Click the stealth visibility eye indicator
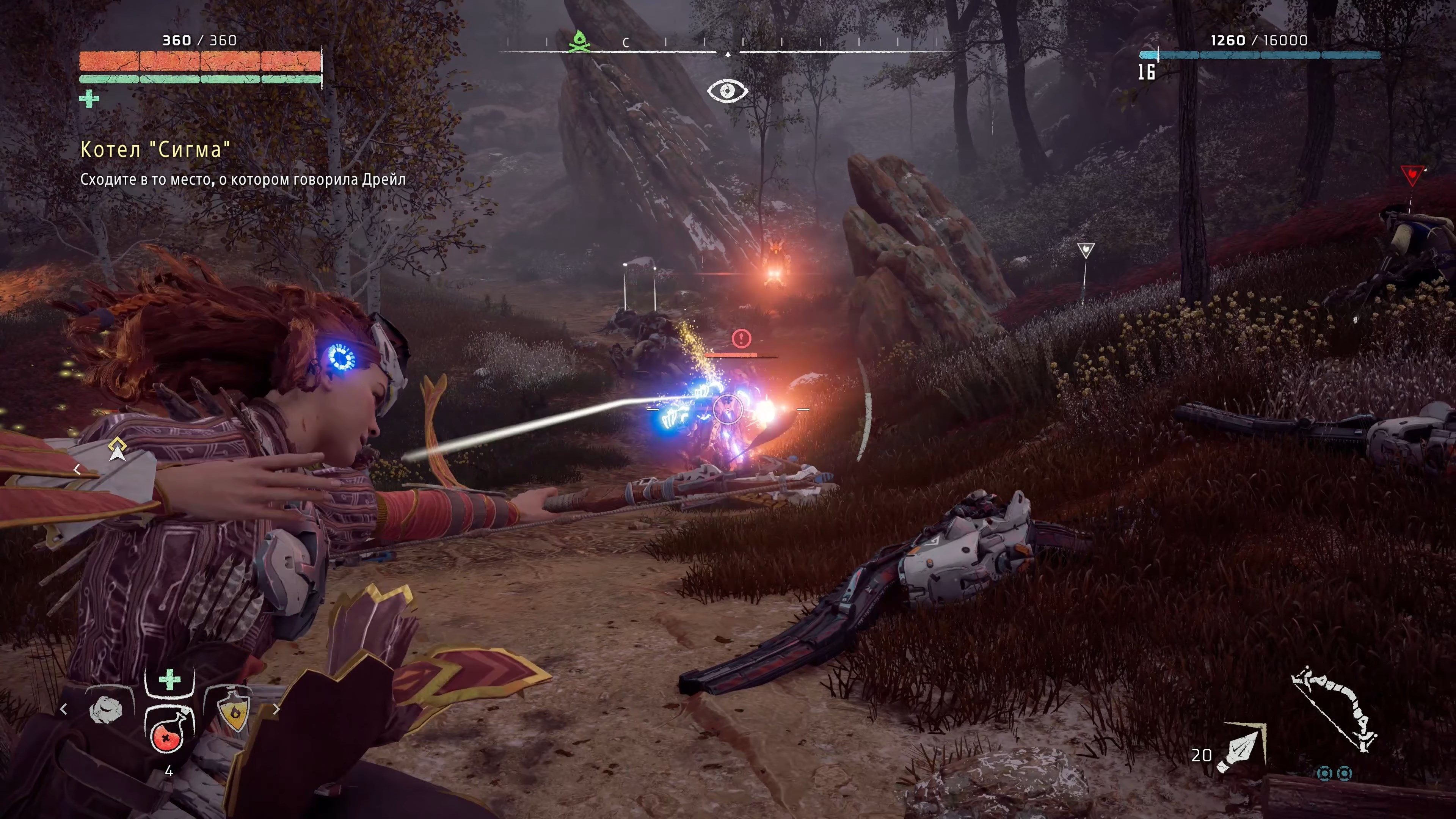 coord(728,91)
